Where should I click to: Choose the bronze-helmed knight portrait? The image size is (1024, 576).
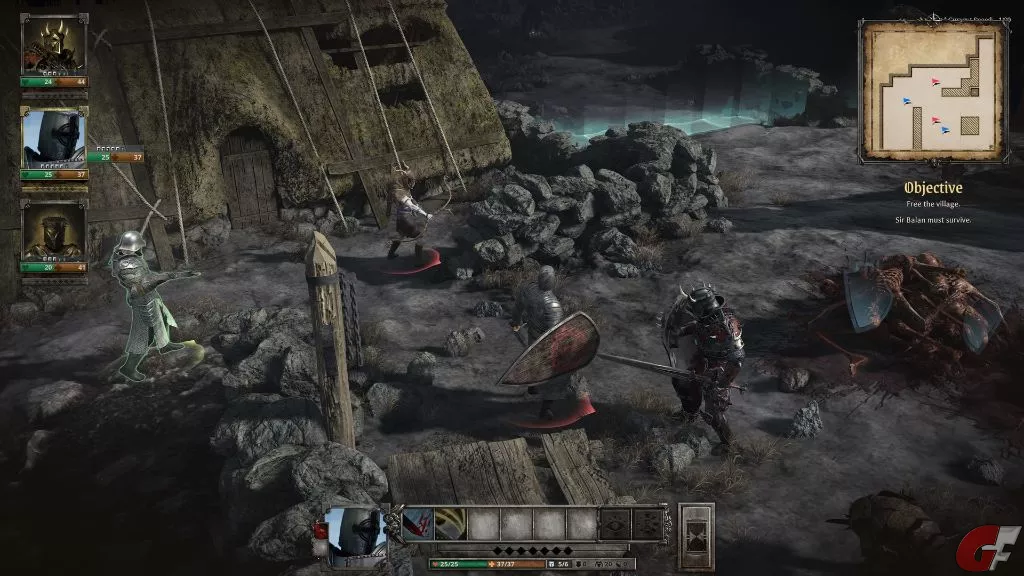(54, 232)
